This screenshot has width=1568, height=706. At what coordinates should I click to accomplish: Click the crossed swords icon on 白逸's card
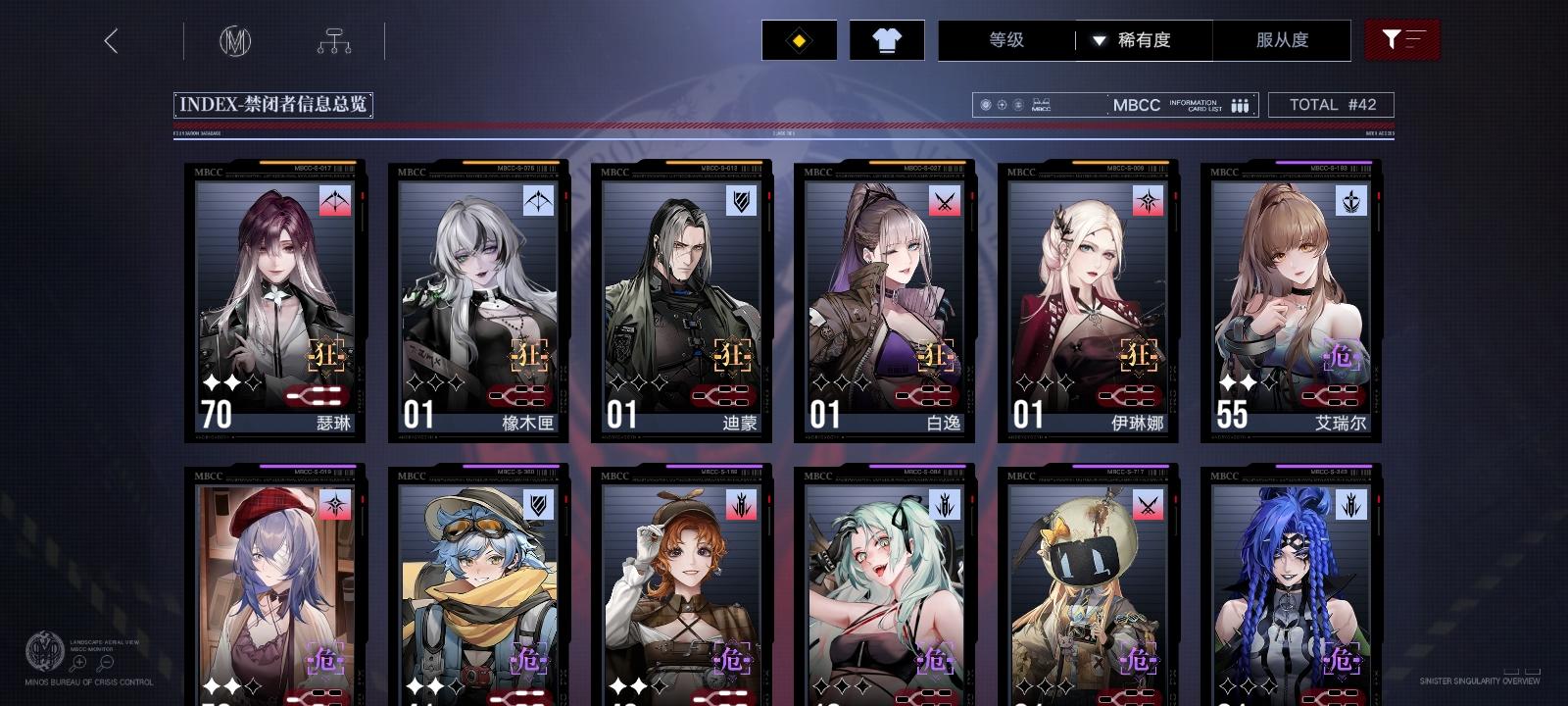tap(944, 202)
